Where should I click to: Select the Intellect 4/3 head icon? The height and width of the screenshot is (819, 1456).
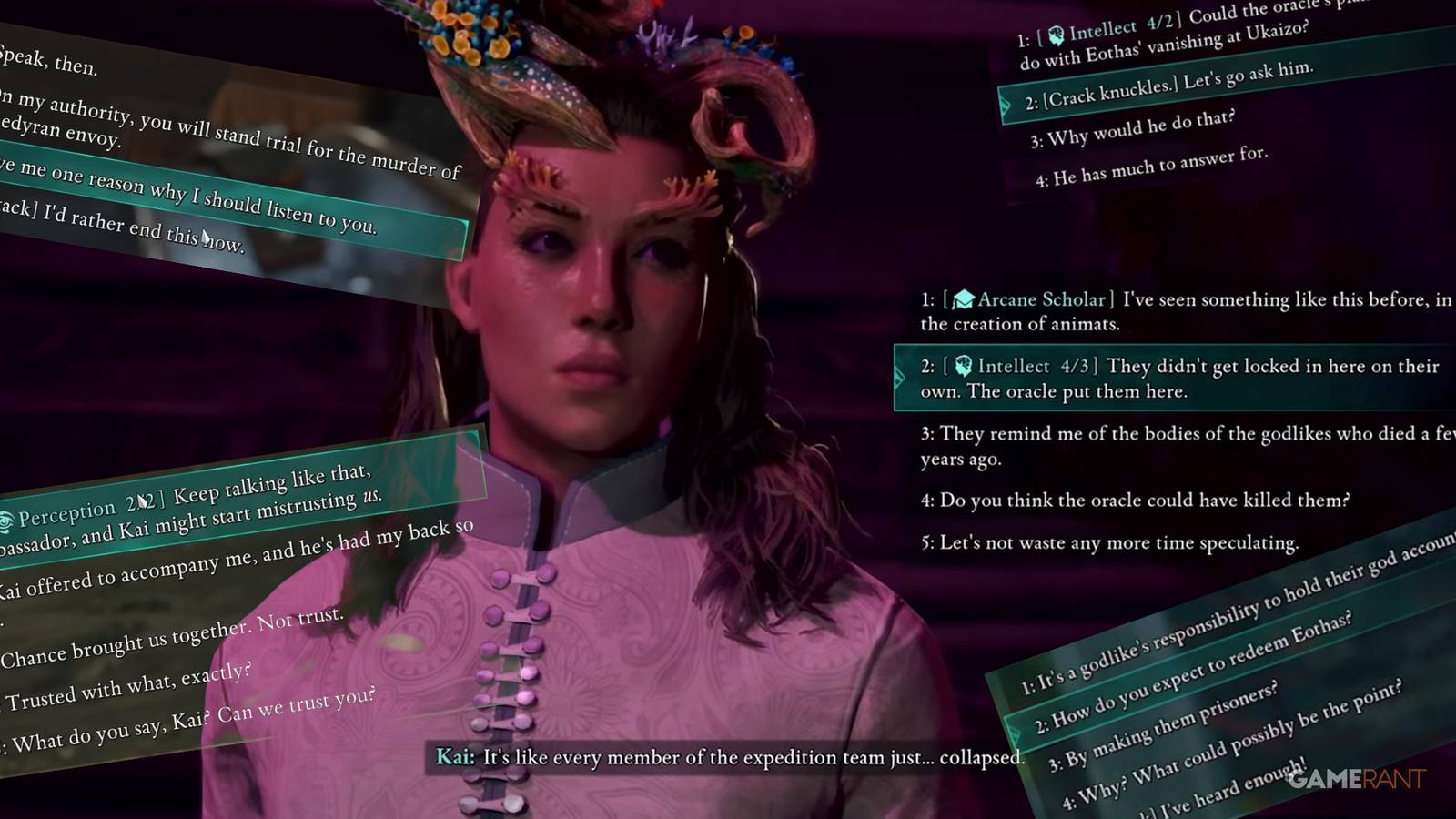(964, 367)
